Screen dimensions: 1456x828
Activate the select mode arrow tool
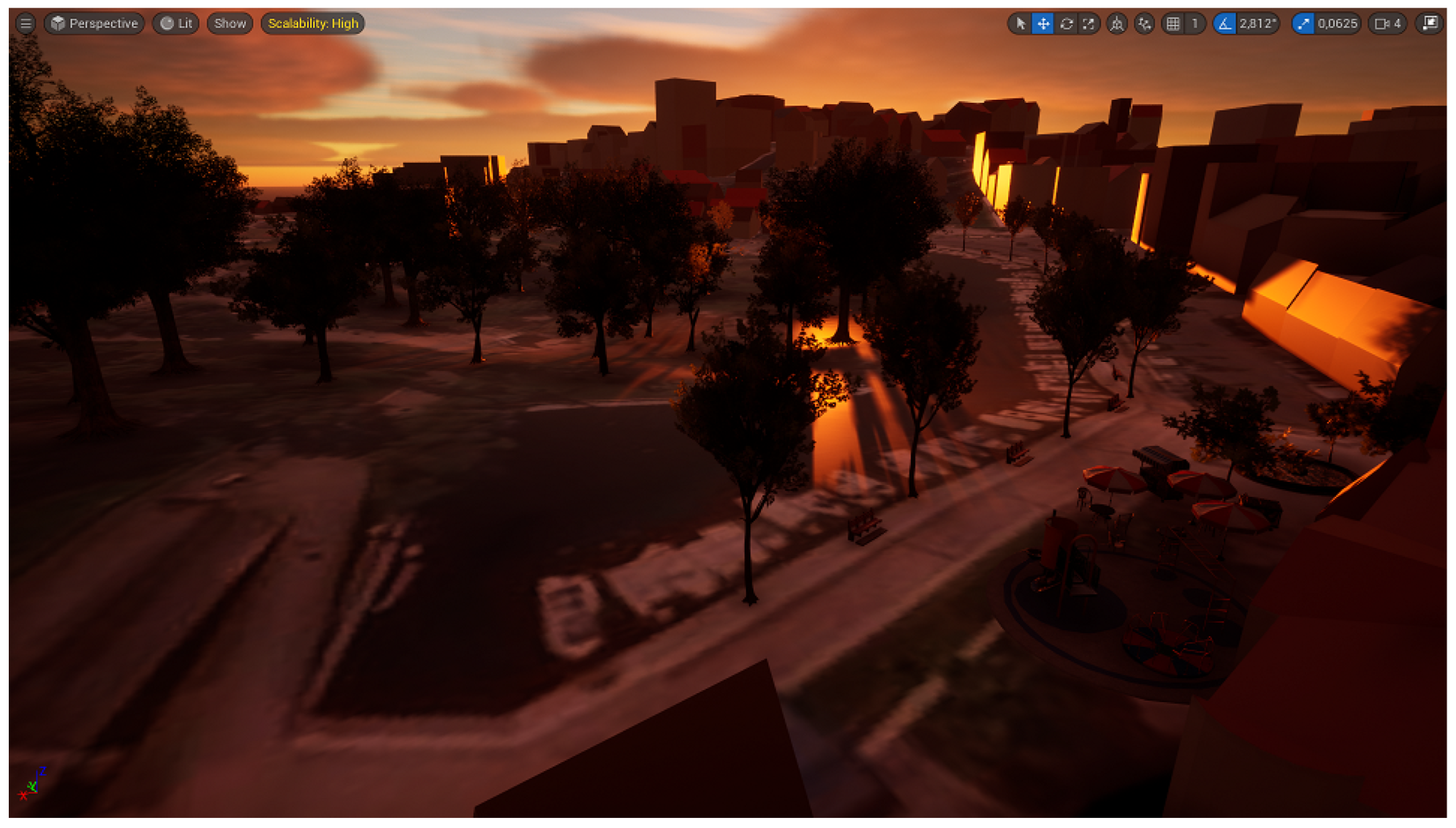point(1020,24)
